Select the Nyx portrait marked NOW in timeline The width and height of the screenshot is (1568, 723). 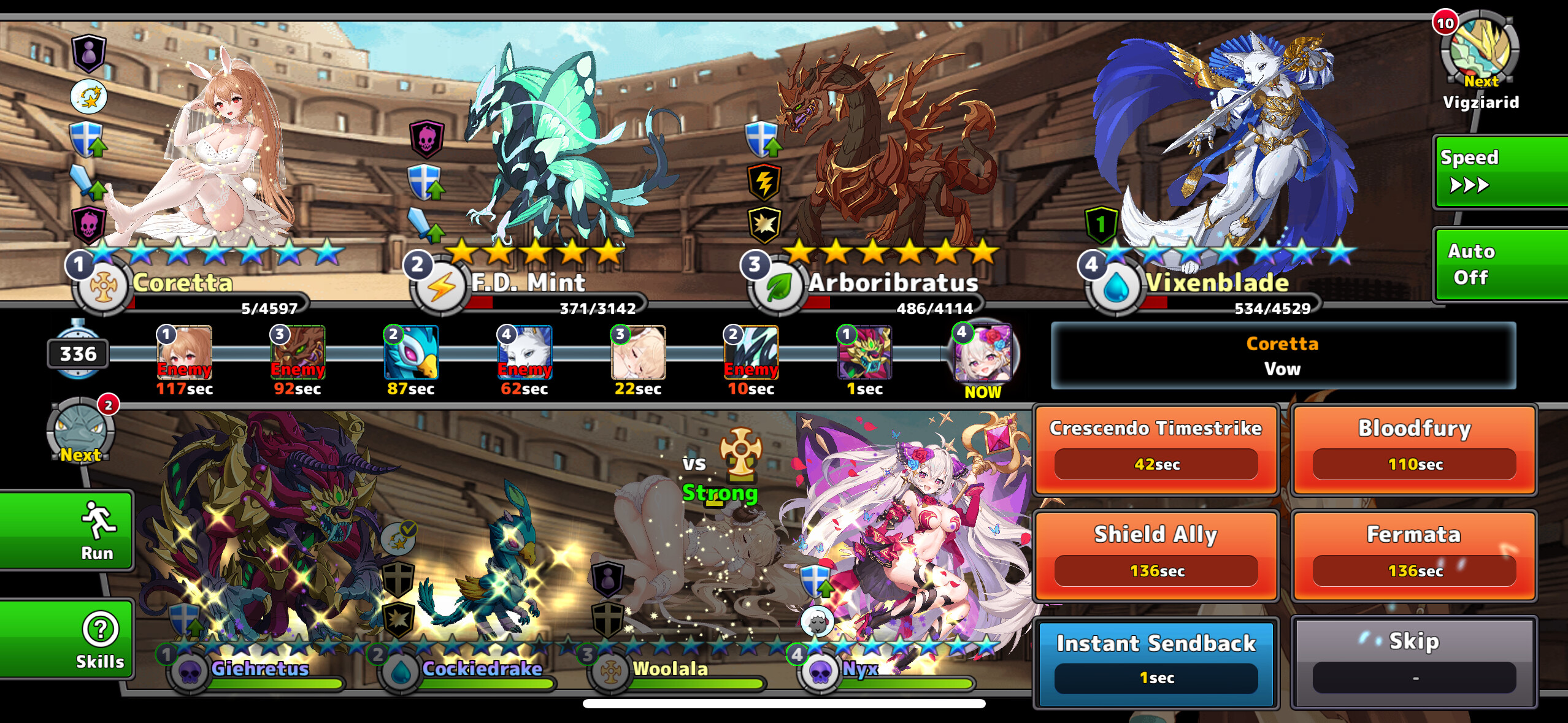983,354
